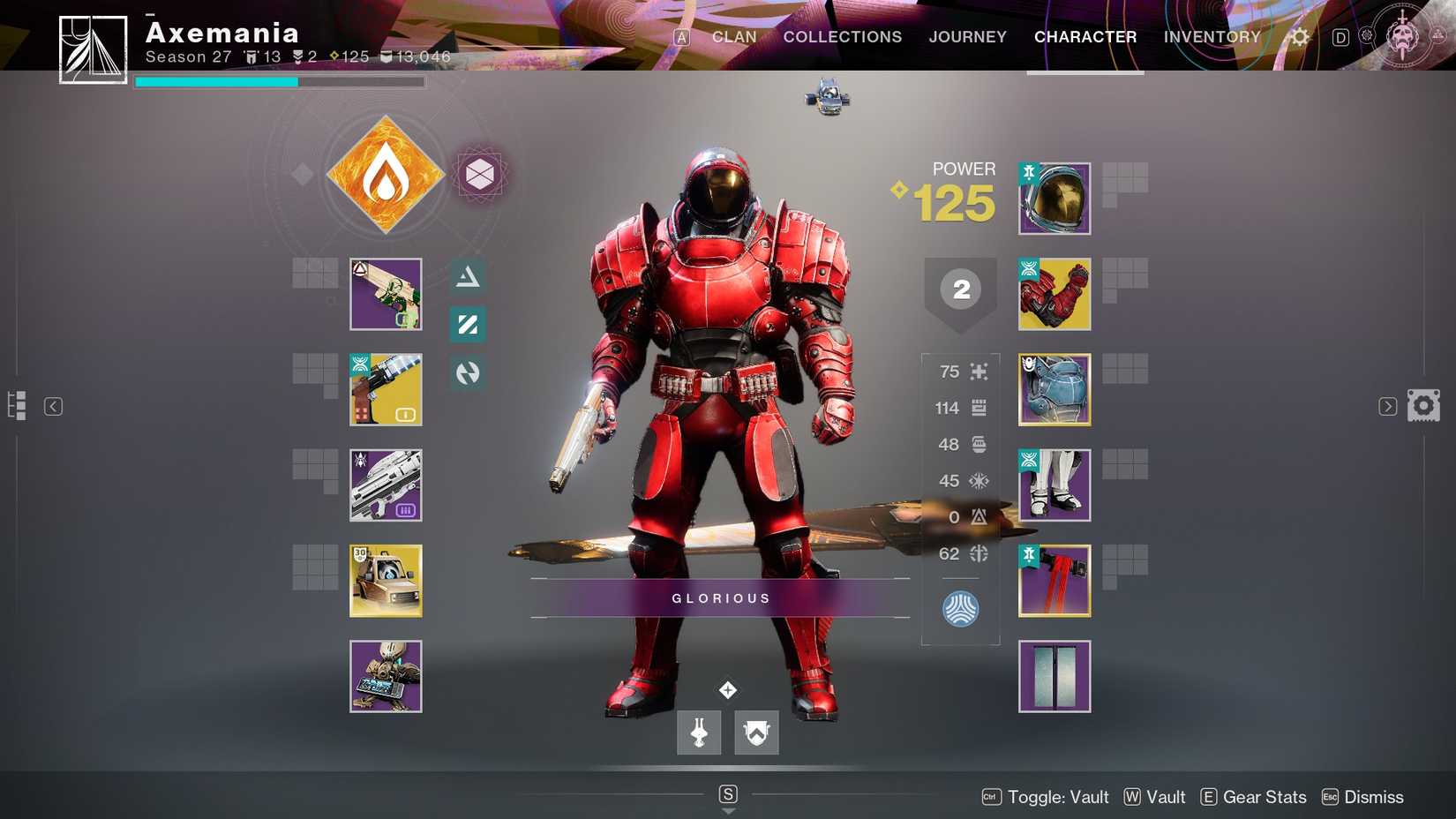The width and height of the screenshot is (1456, 819).
Task: Toggle the circular-arrows weapon attunement icon
Action: tap(467, 373)
